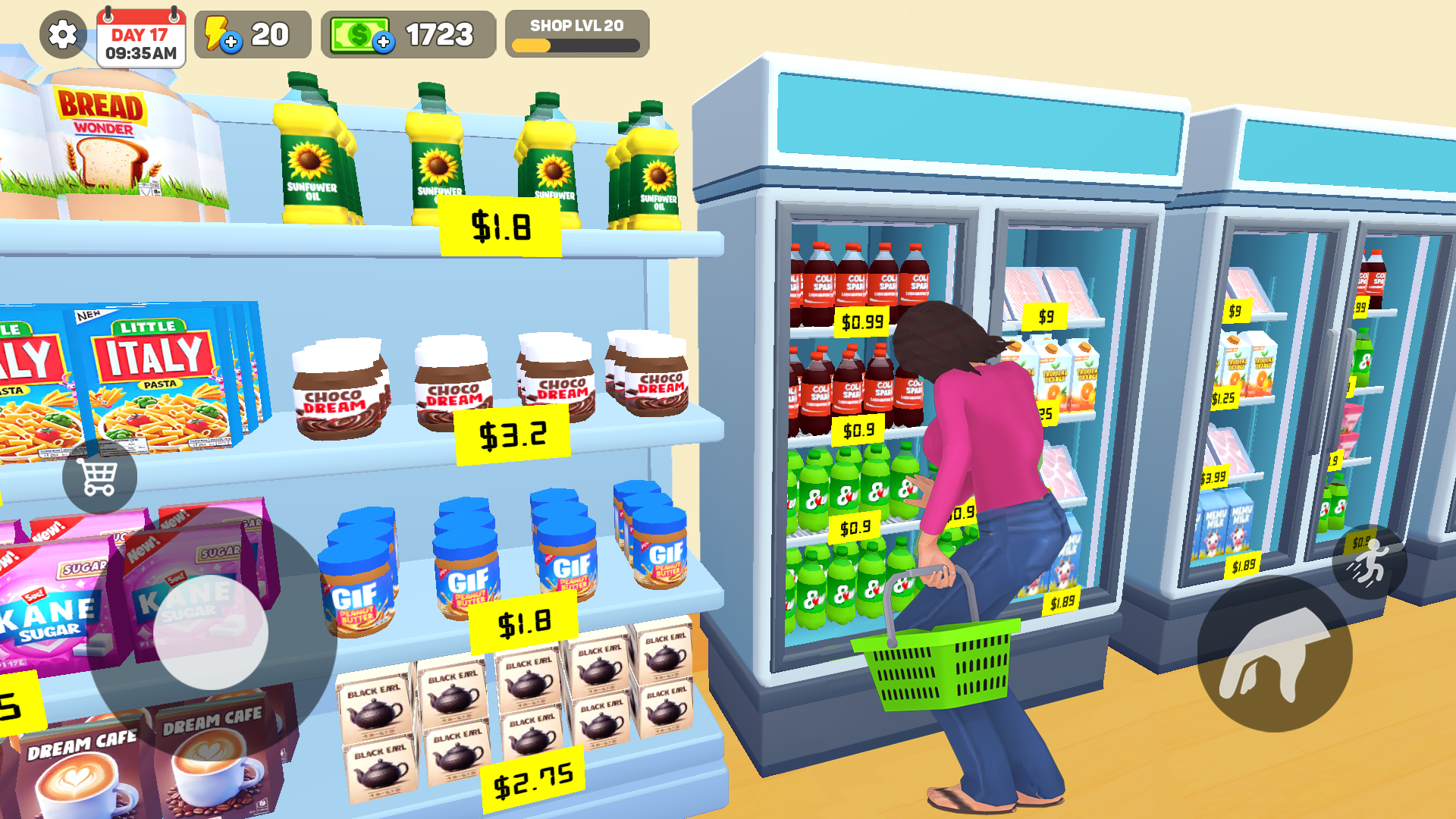Viewport: 1456px width, 819px height.
Task: Tap the $0.99 cola price label in fridge
Action: 862,322
